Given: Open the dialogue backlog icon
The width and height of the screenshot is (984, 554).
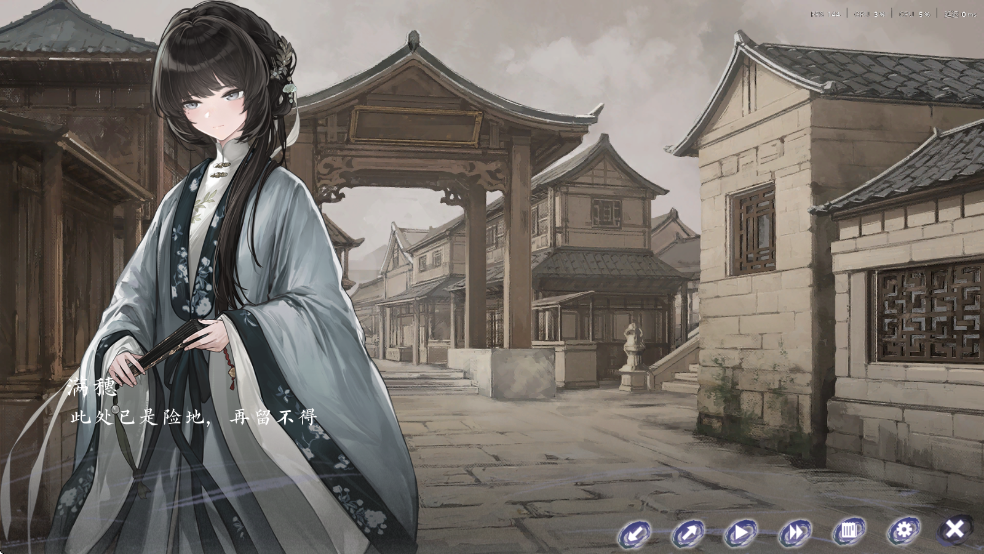Looking at the screenshot, I should 849,531.
